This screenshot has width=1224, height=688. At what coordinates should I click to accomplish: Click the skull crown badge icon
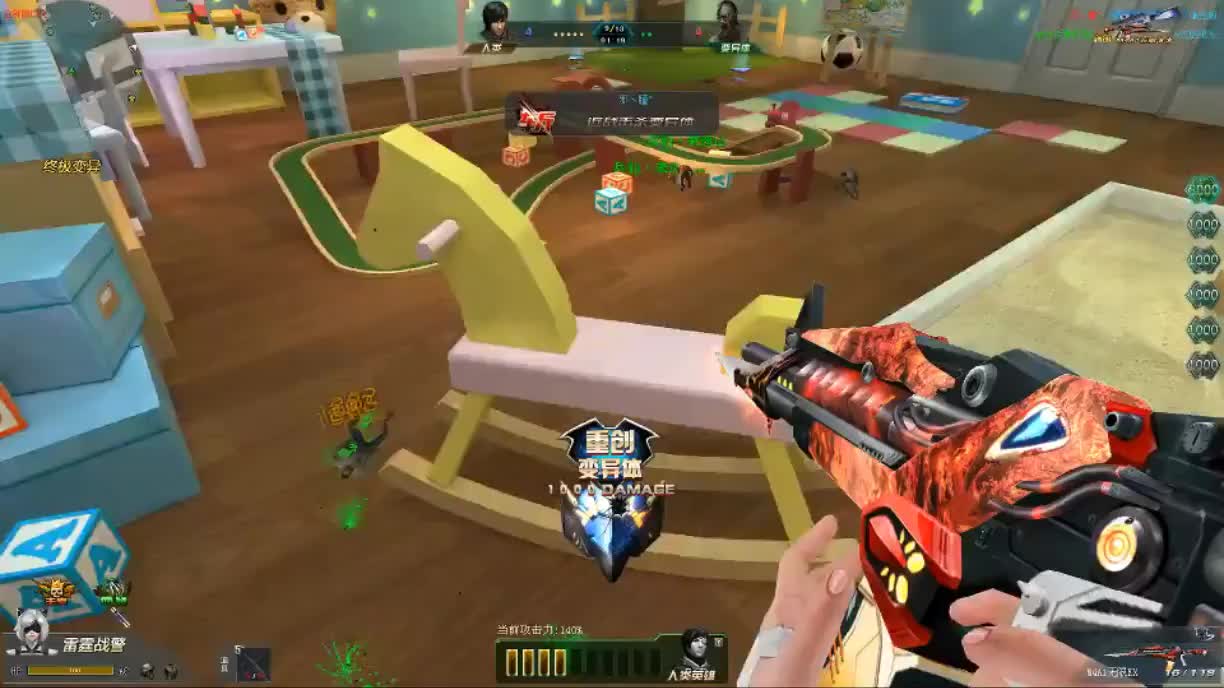point(57,592)
